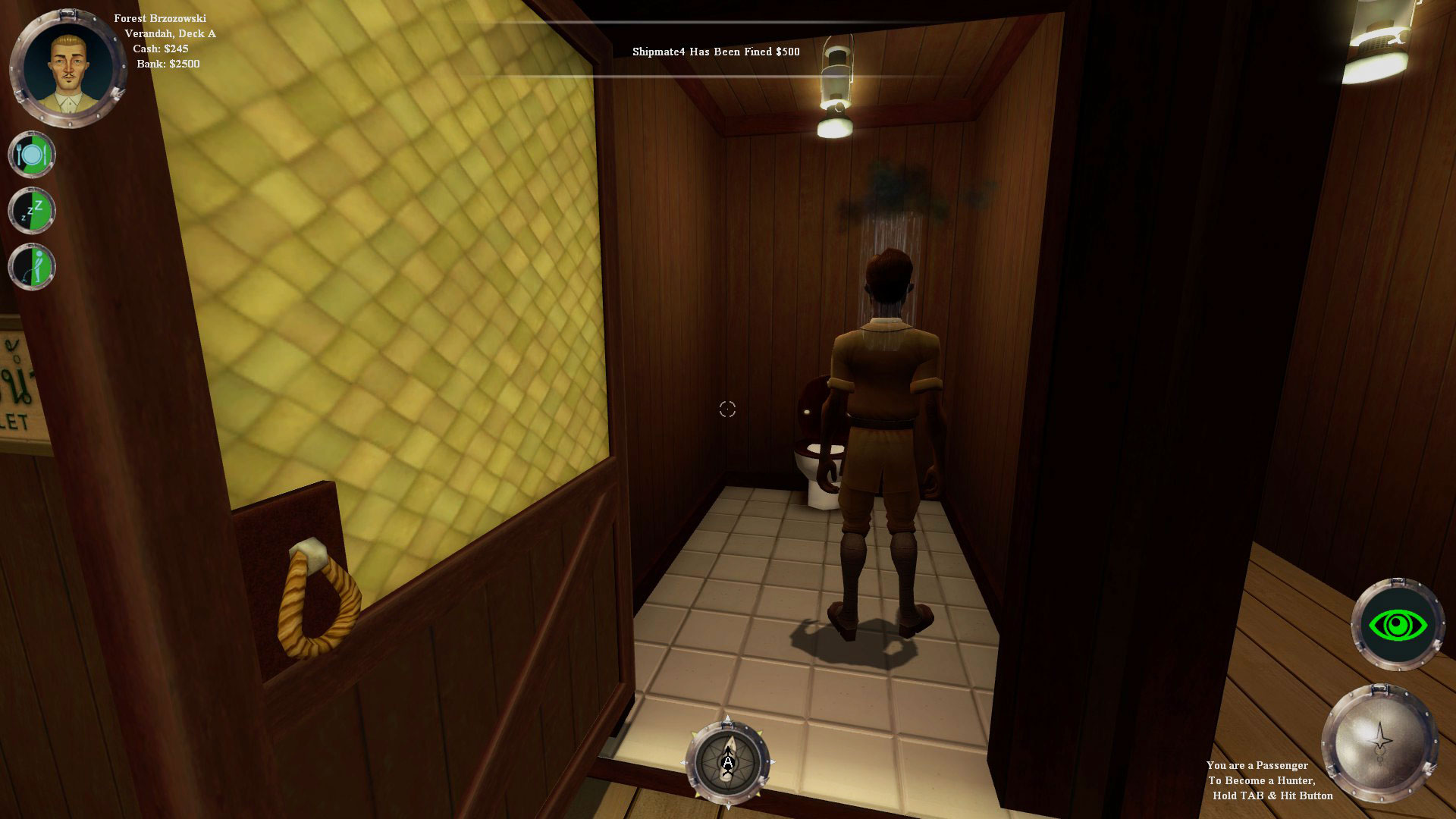Click the Zzz sleep need icon
Screen dimensions: 1456x819
click(31, 210)
